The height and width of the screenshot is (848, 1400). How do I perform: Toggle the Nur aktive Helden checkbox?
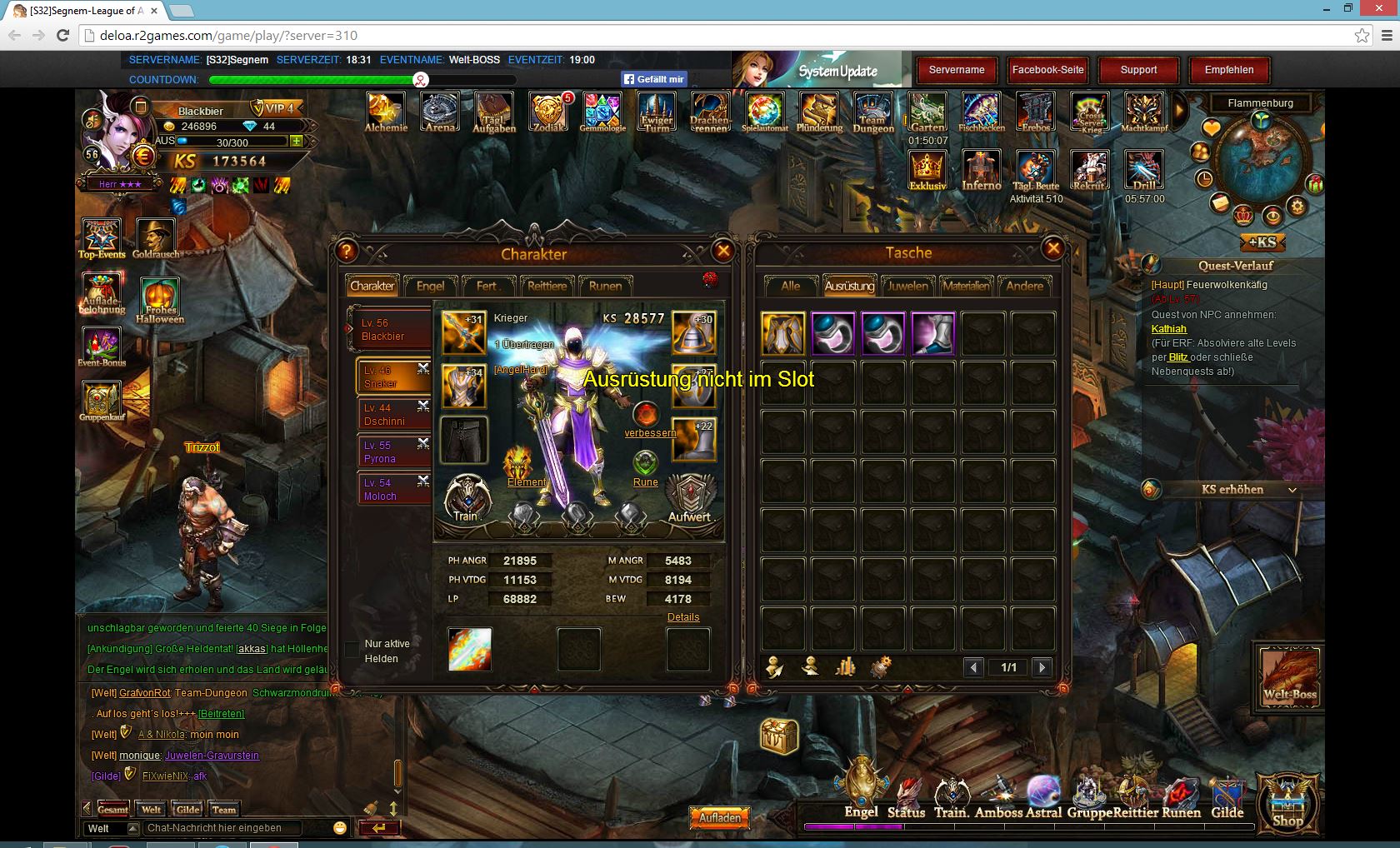coord(352,650)
